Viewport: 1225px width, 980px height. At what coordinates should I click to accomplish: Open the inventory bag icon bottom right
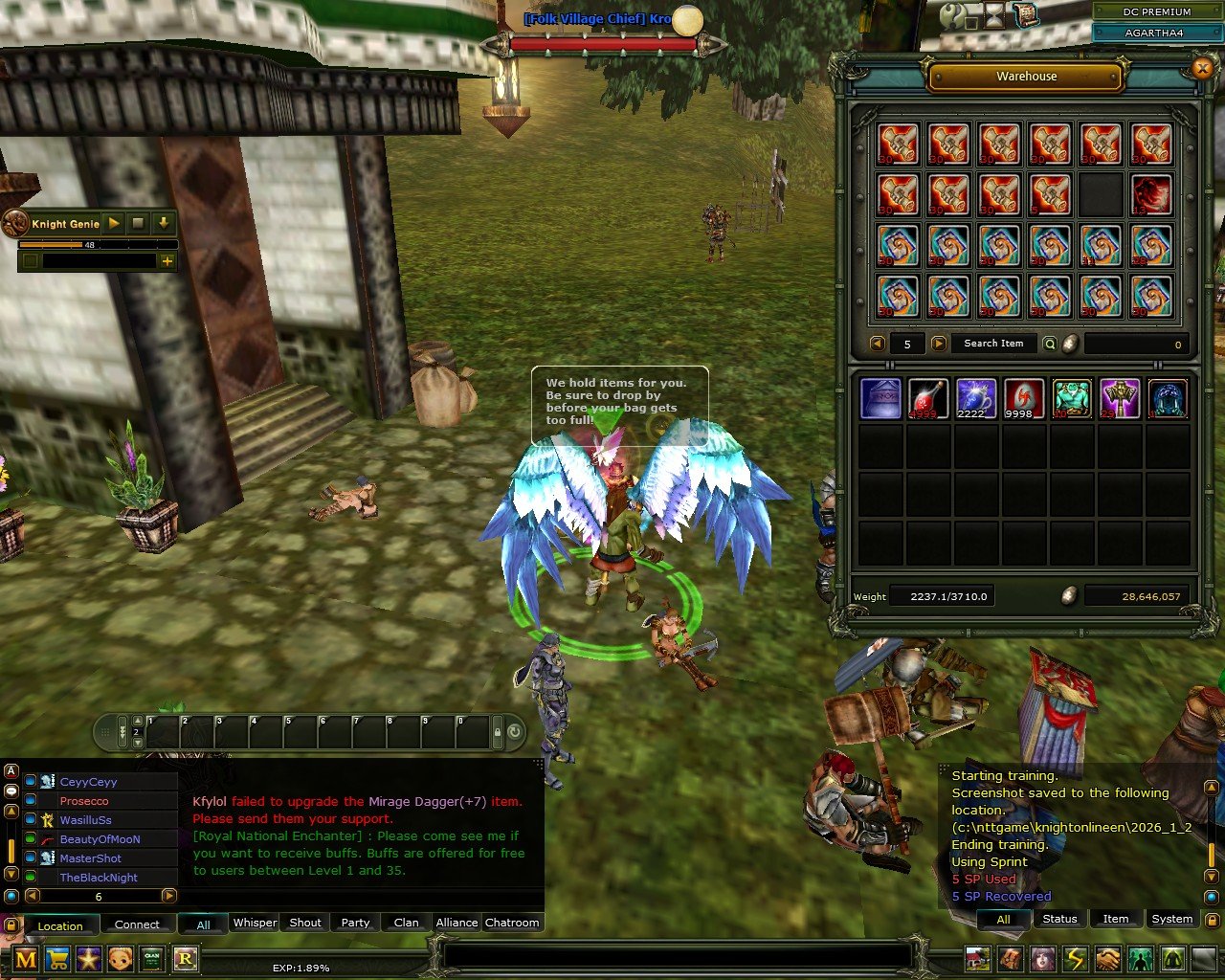1012,959
